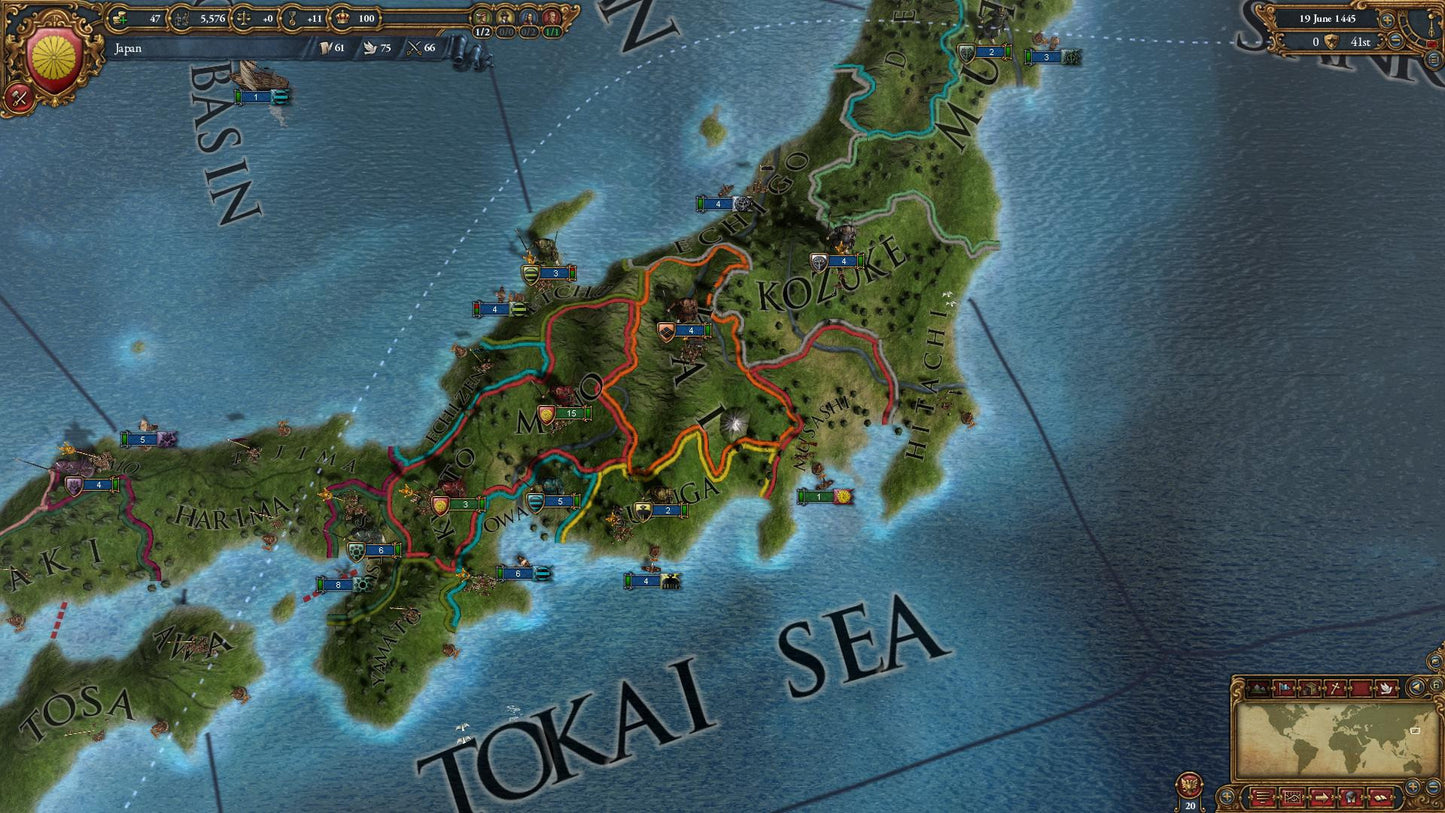Click the goto-capital arrow icon below the minimap
The height and width of the screenshot is (813, 1445).
[1321, 798]
